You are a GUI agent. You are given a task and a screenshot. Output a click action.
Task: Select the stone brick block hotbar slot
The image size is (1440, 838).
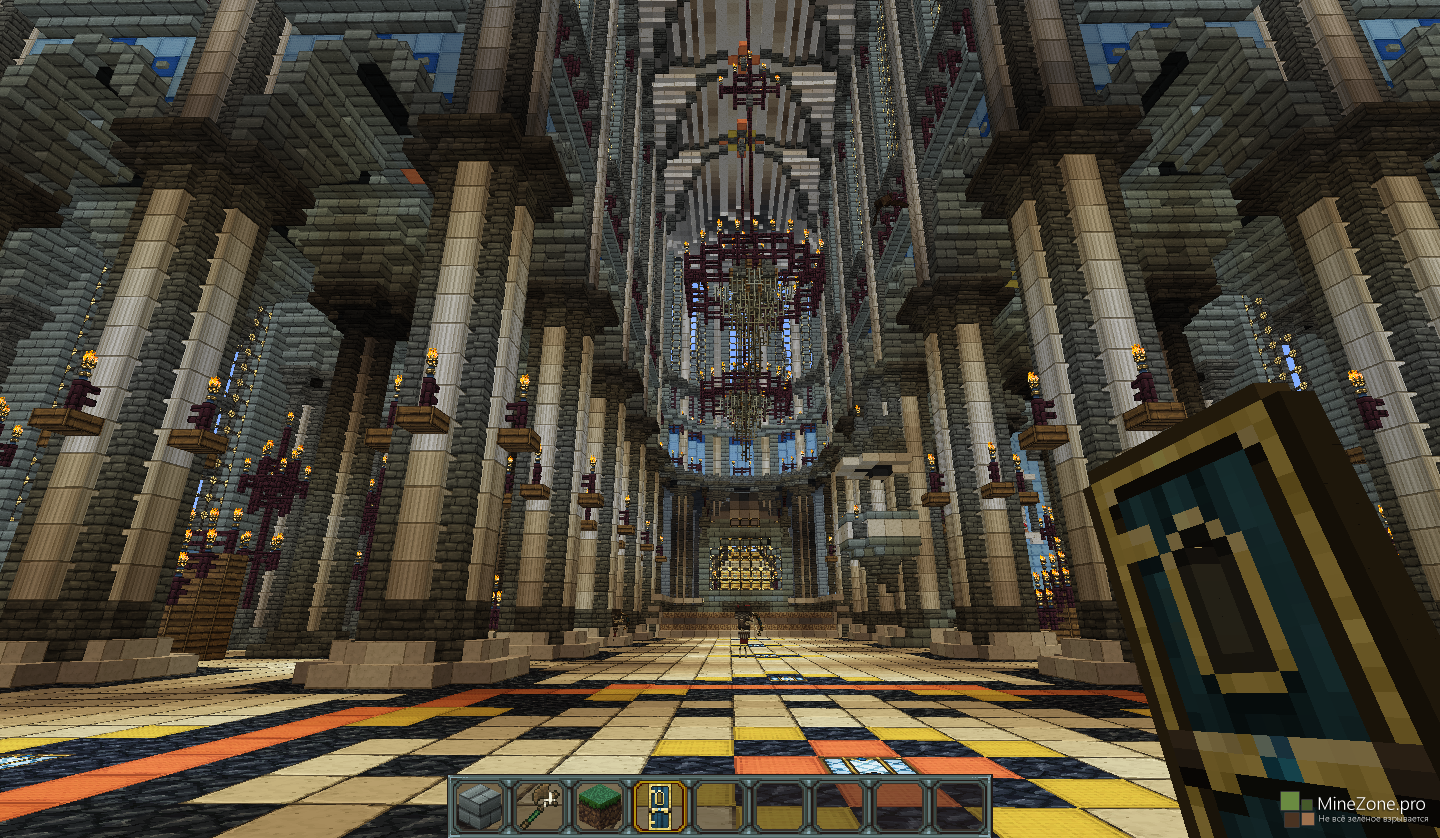click(x=480, y=807)
